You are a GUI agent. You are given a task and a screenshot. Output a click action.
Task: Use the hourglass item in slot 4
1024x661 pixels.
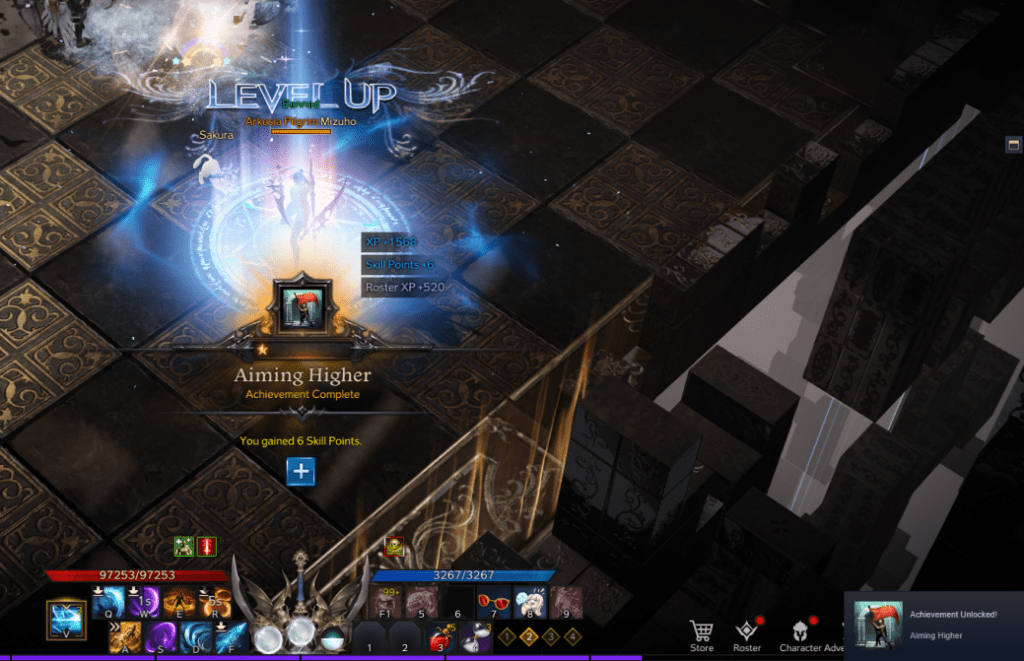[474, 638]
